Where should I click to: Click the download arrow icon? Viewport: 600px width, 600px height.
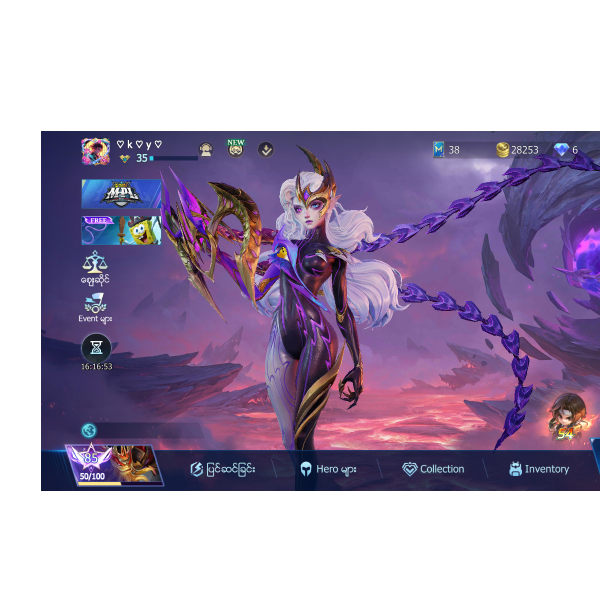click(266, 149)
